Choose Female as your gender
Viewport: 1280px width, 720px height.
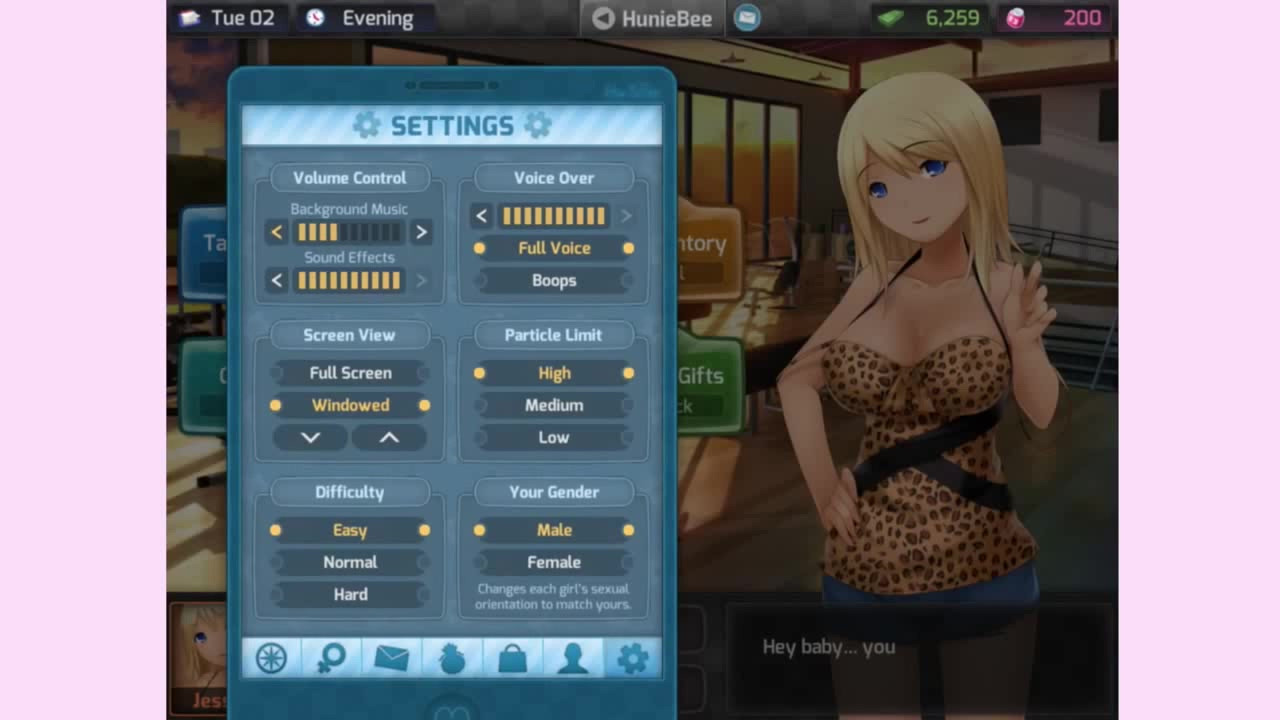[x=554, y=562]
